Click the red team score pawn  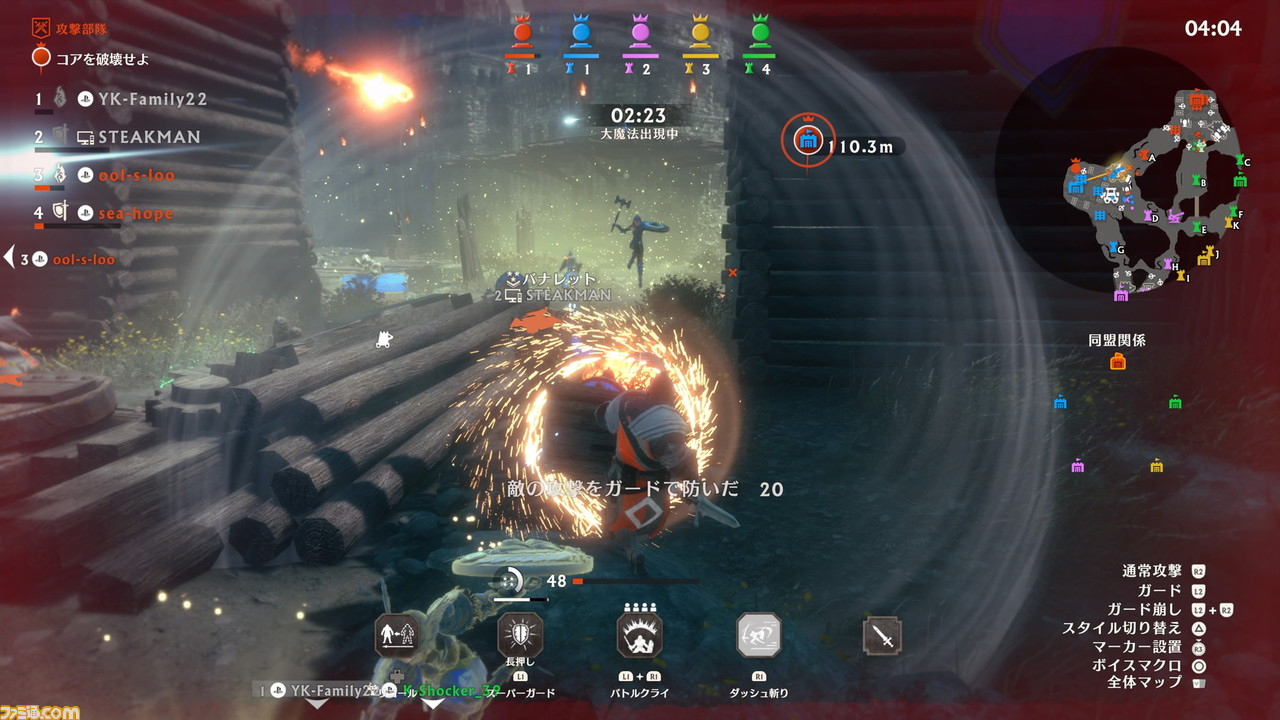pyautogui.click(x=522, y=33)
